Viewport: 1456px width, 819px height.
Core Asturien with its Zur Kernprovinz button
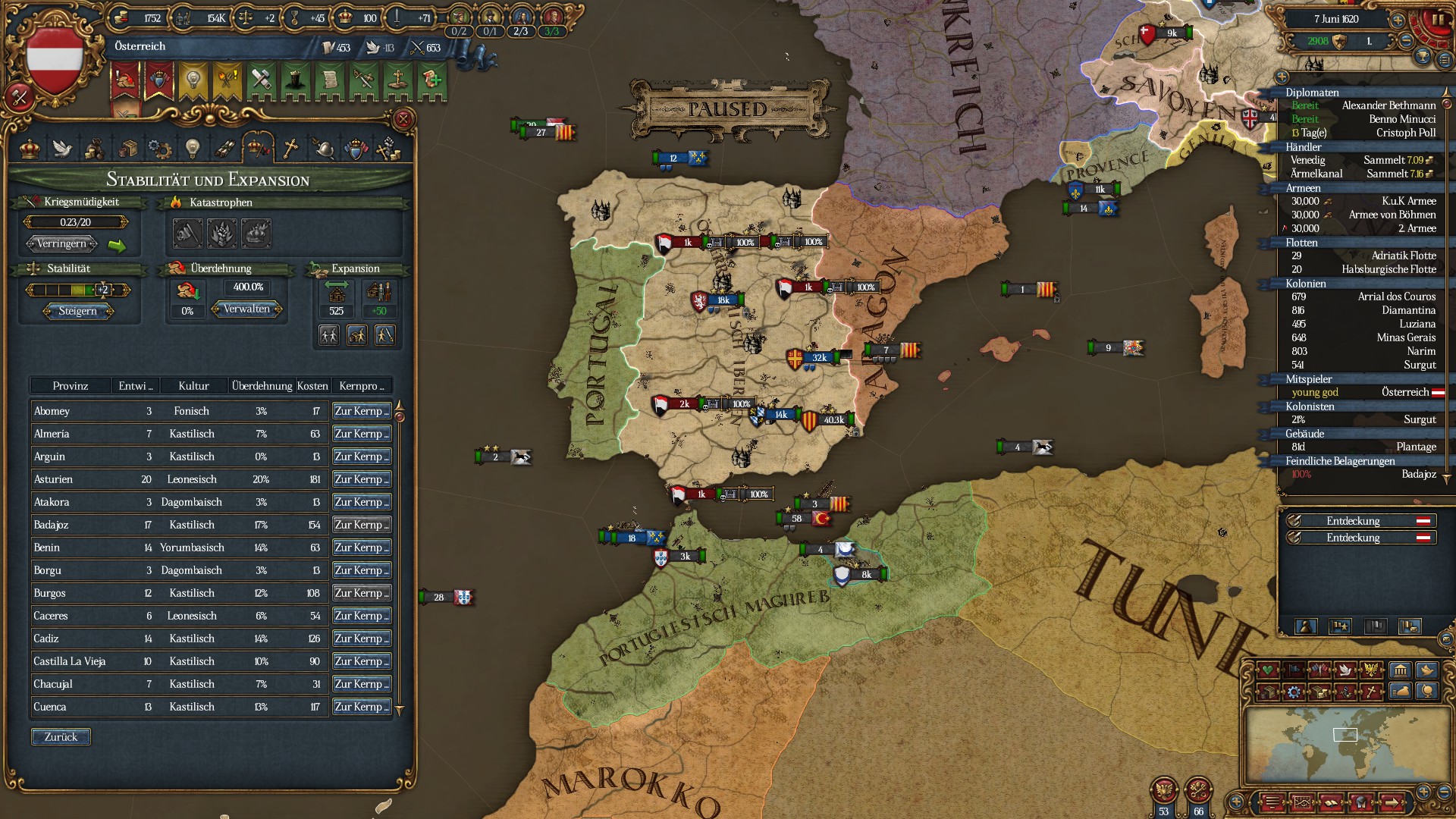tap(361, 479)
